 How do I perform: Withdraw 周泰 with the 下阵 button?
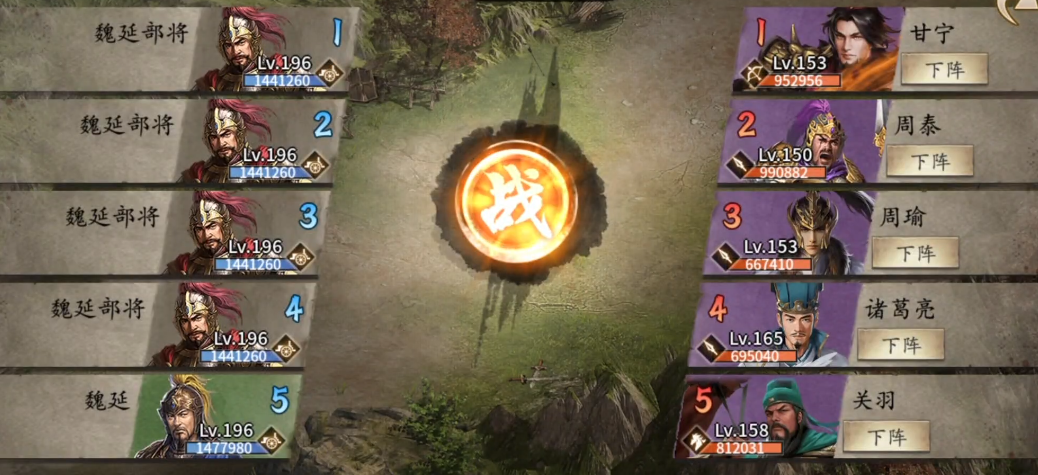pyautogui.click(x=929, y=160)
